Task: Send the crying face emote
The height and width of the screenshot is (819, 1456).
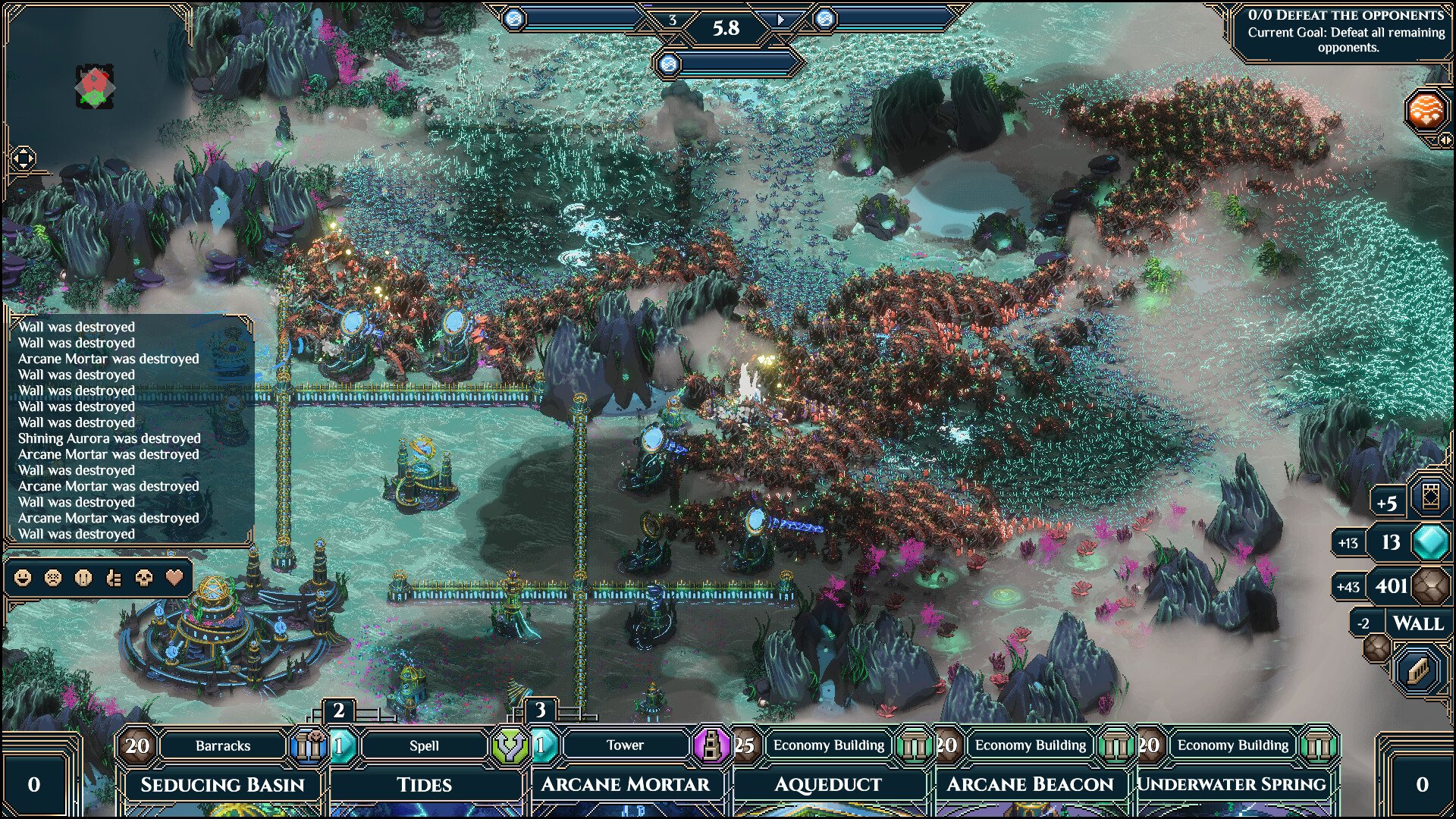Action: [x=83, y=578]
